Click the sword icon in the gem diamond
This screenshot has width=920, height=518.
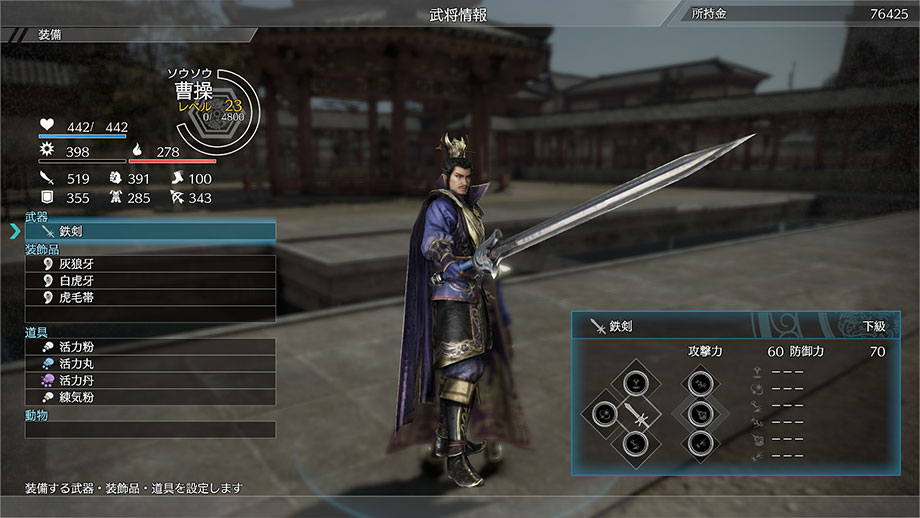point(634,413)
